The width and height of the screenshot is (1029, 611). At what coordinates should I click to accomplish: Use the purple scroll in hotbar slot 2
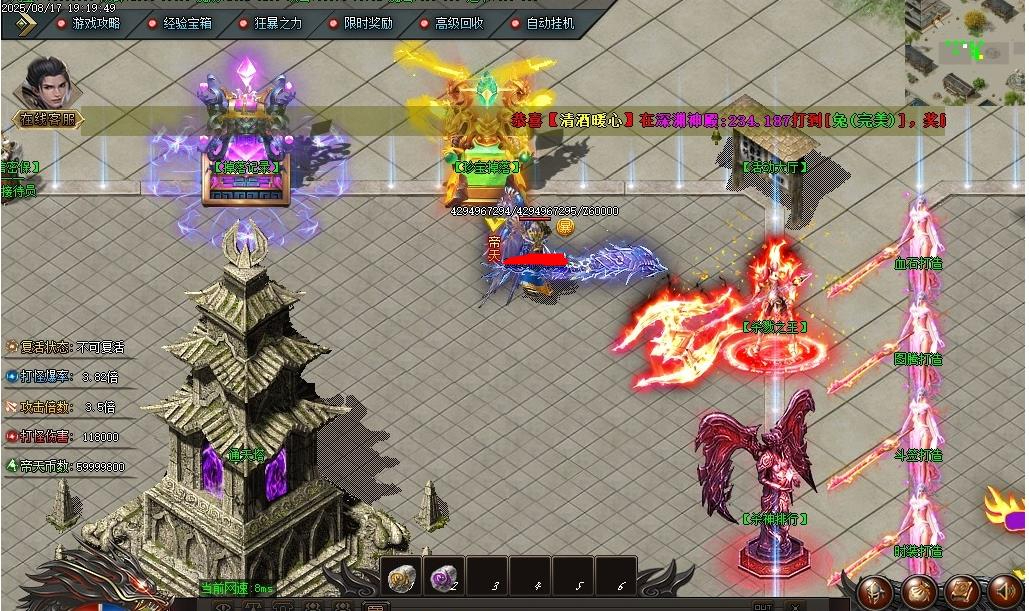pyautogui.click(x=443, y=576)
